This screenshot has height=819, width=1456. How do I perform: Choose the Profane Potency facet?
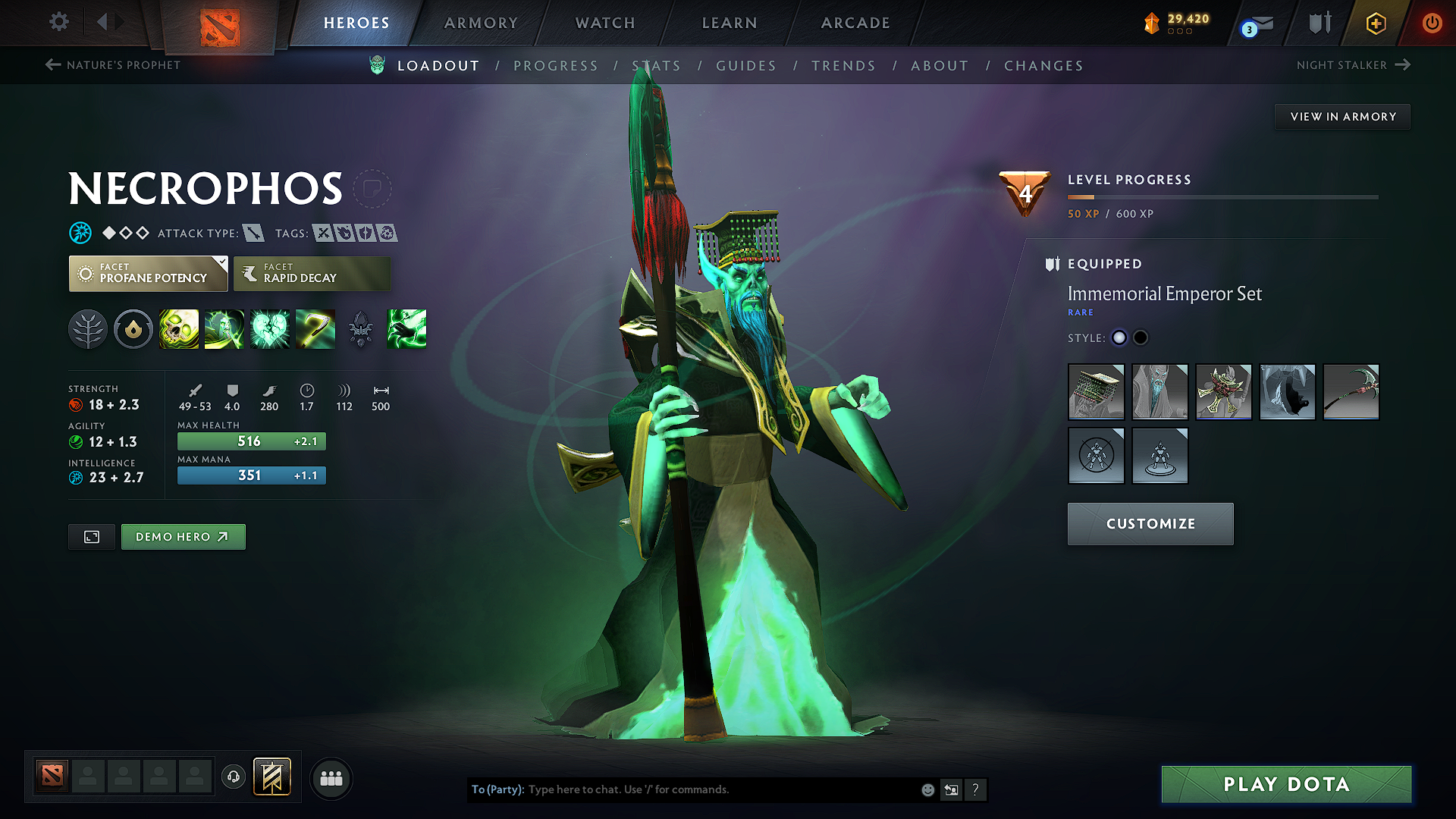point(148,274)
